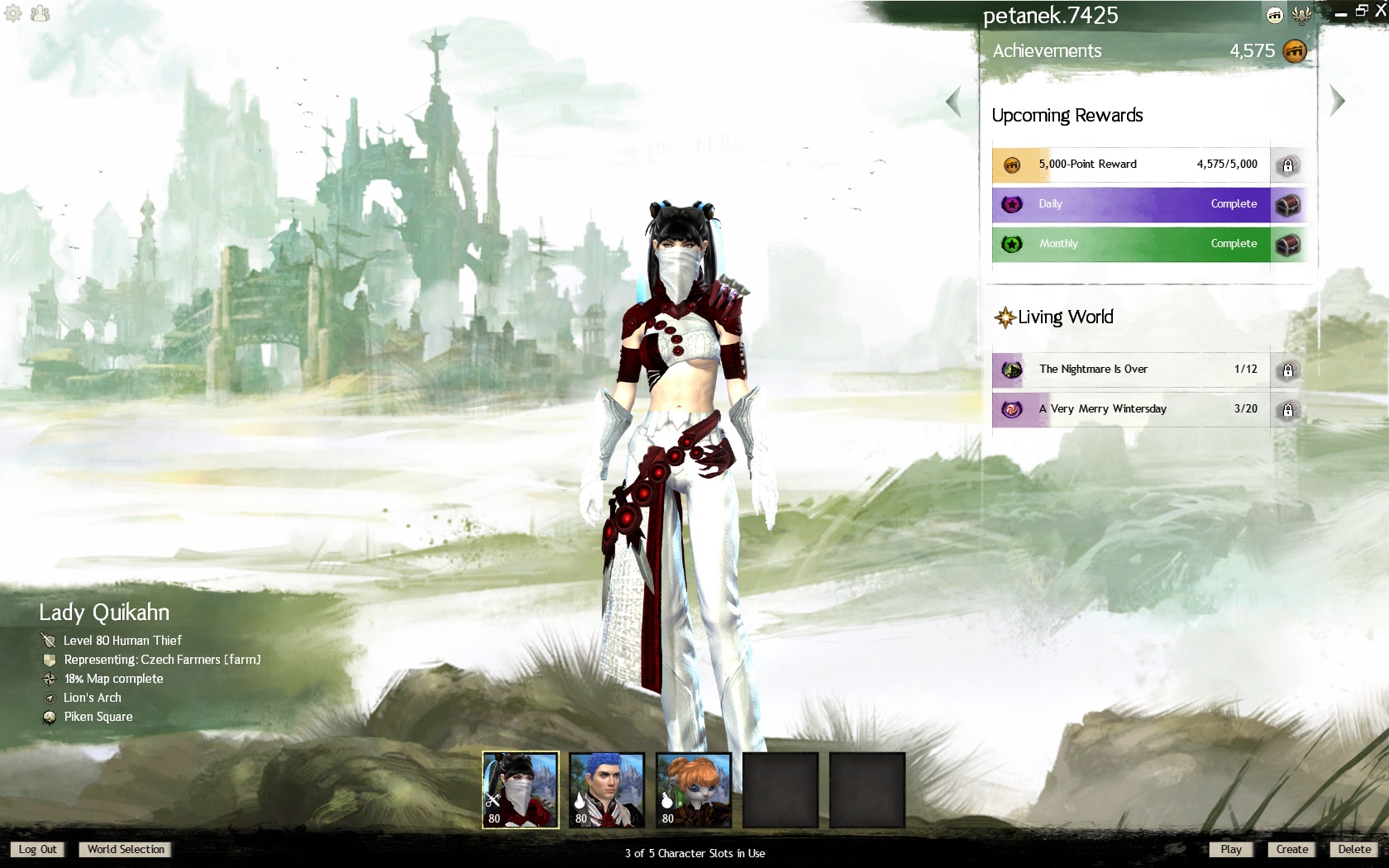
Task: Choose the blue-haired character portrait
Action: pyautogui.click(x=607, y=789)
